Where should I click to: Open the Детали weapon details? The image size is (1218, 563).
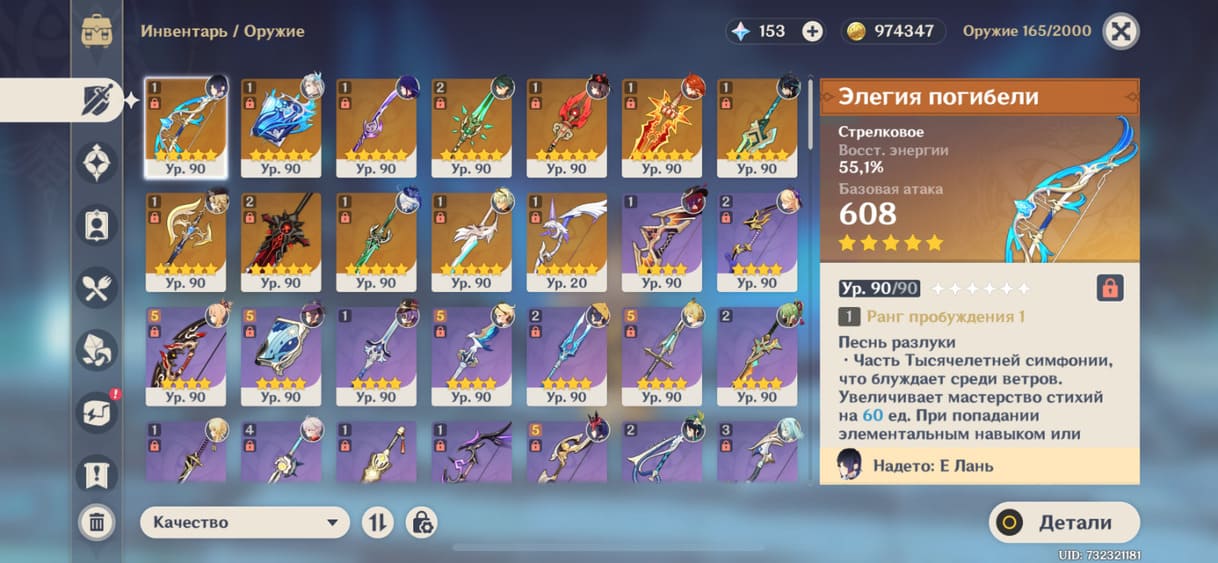(x=1064, y=522)
